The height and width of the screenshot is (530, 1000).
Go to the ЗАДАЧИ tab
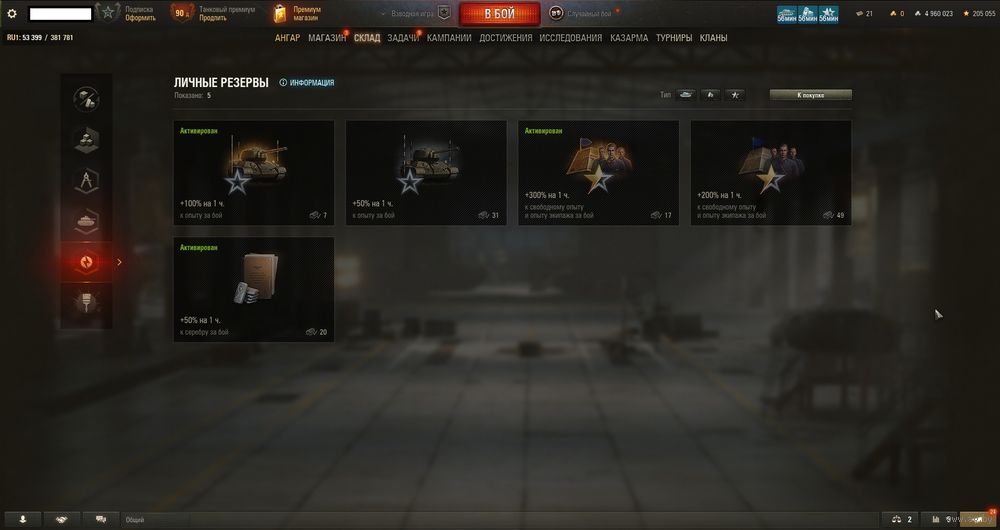coord(403,38)
